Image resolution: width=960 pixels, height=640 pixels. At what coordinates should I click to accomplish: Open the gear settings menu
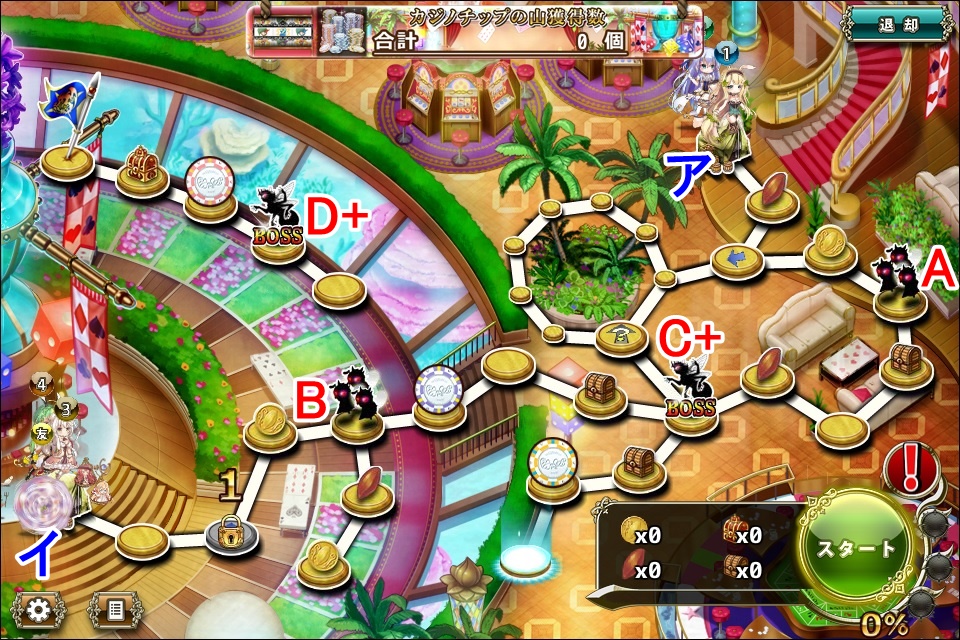point(39,607)
